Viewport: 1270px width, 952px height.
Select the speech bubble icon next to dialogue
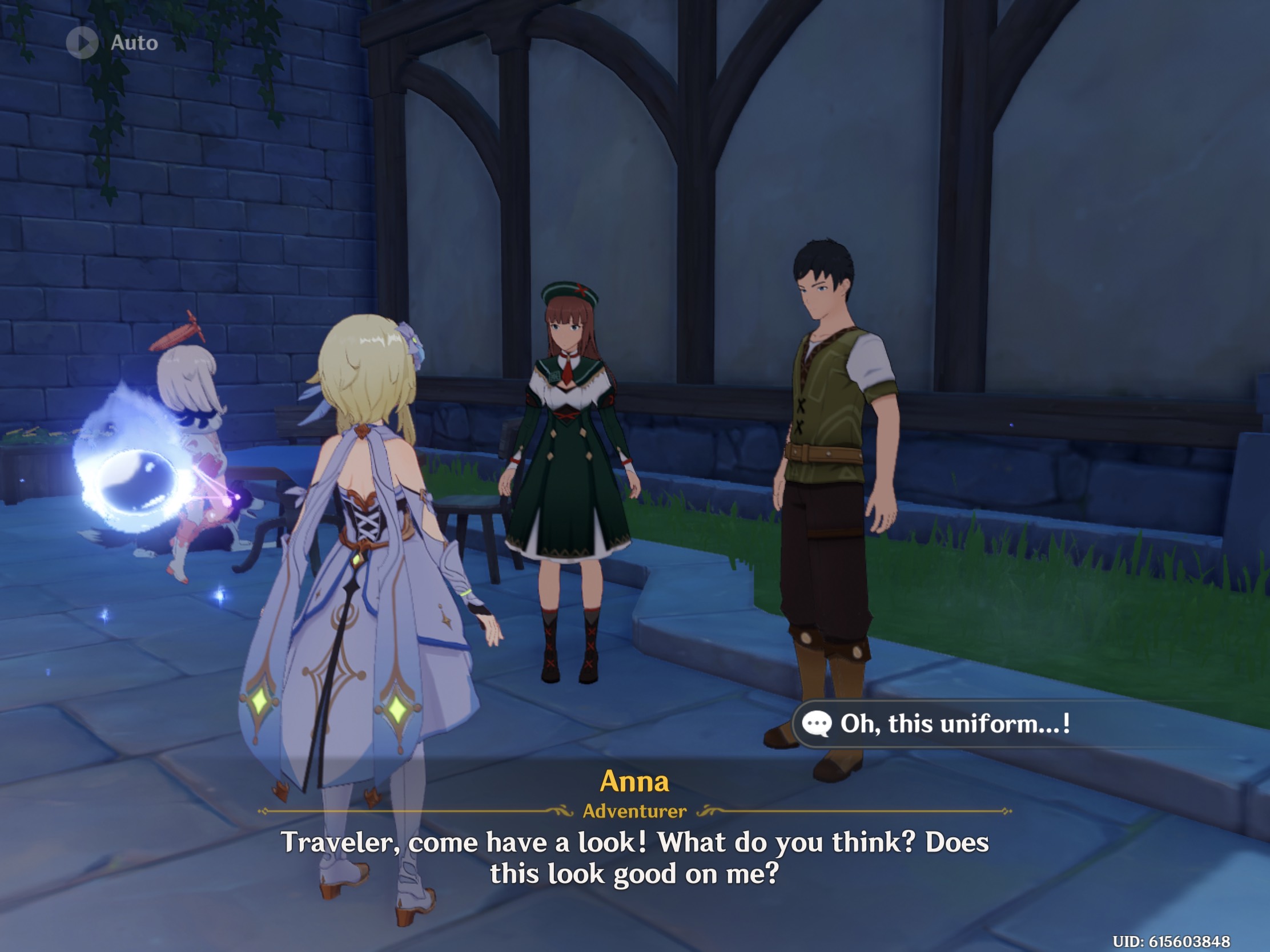coord(818,723)
